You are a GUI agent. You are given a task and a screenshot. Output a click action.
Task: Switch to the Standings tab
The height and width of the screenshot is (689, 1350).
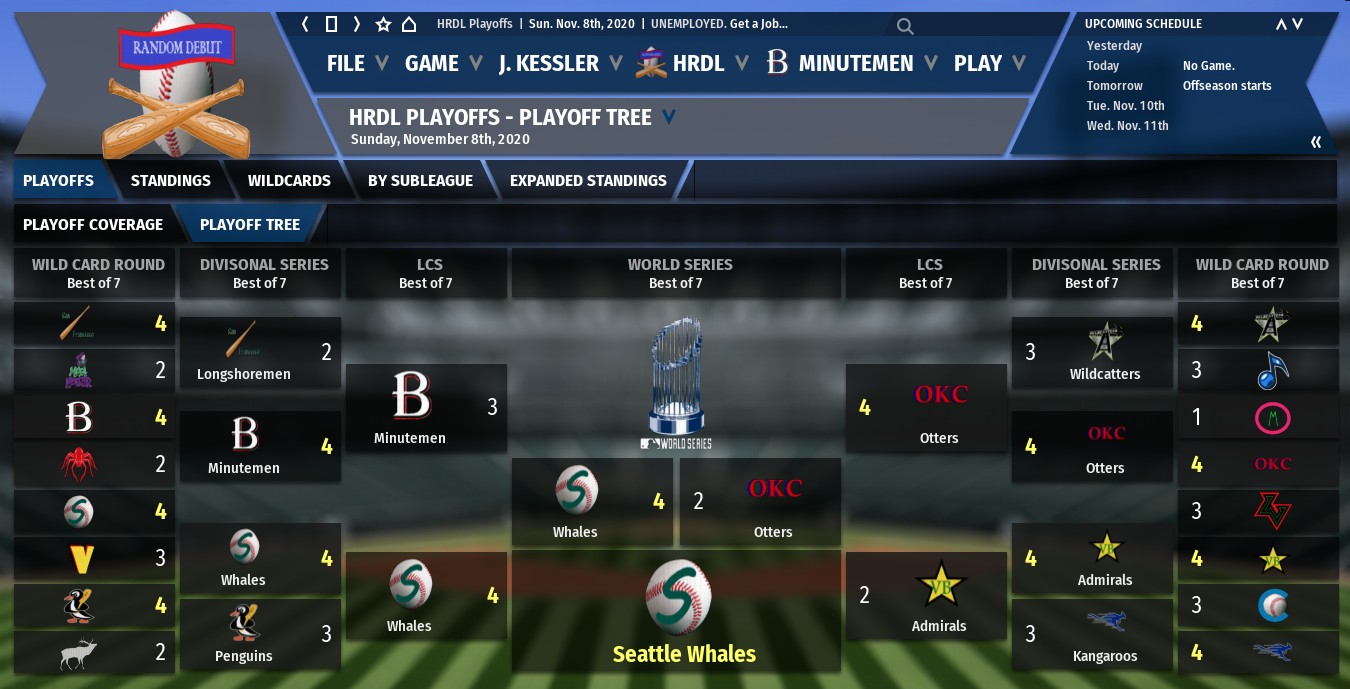170,181
